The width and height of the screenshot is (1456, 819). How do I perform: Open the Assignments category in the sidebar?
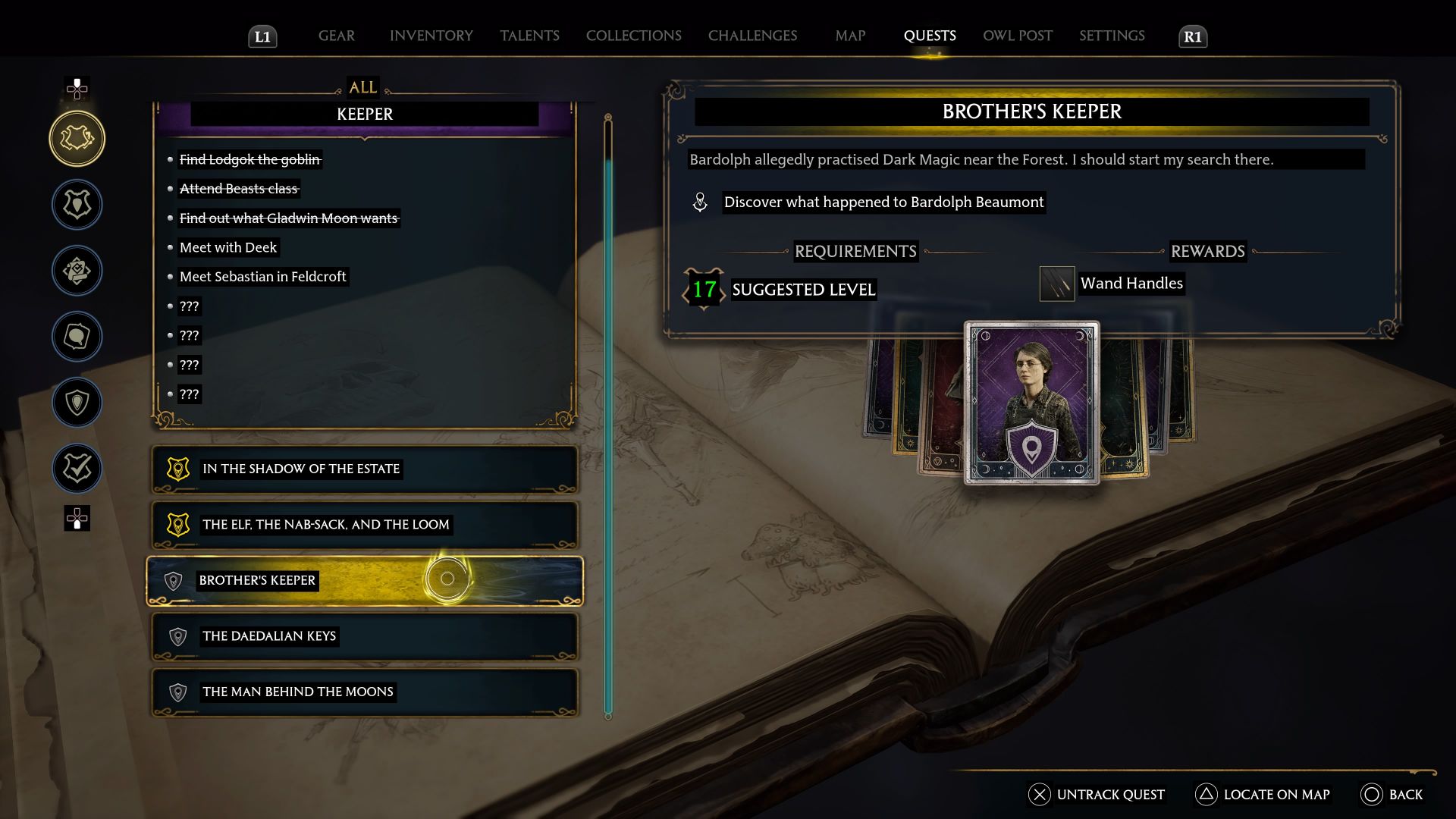pos(77,270)
